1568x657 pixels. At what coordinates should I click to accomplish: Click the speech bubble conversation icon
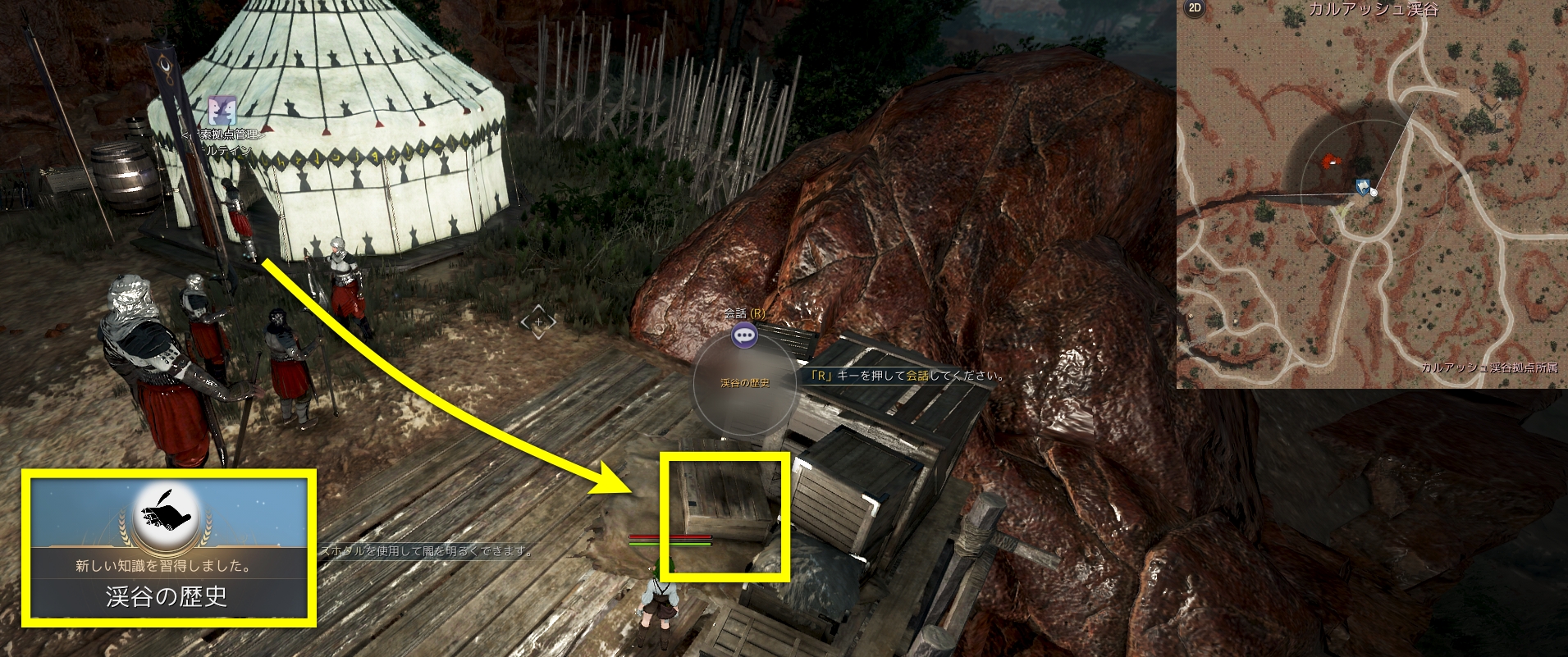[x=744, y=335]
